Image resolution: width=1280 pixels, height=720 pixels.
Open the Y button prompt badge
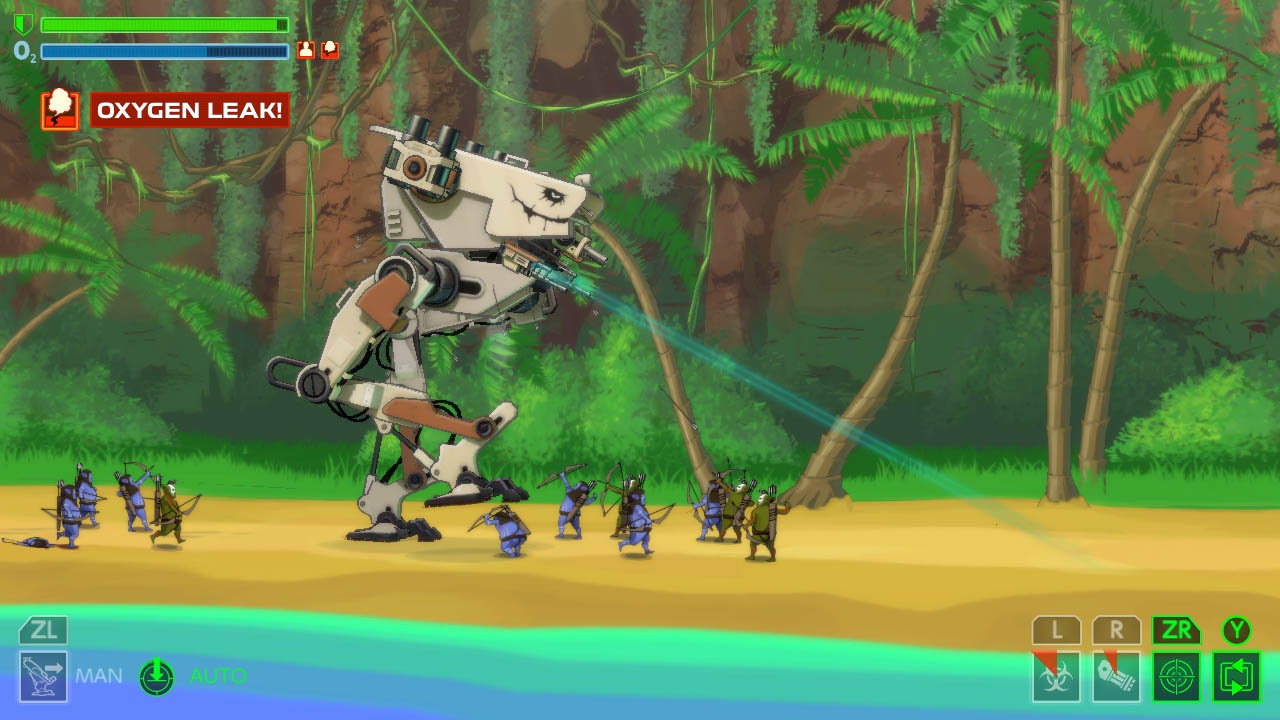[x=1237, y=630]
